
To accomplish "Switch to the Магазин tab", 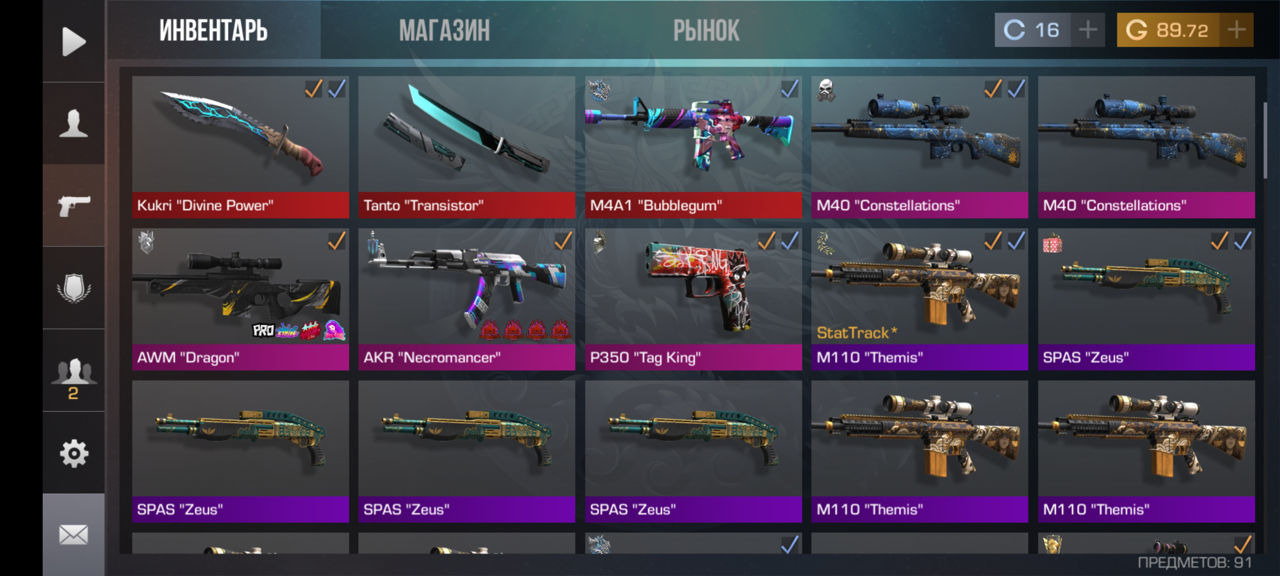I will [x=444, y=30].
